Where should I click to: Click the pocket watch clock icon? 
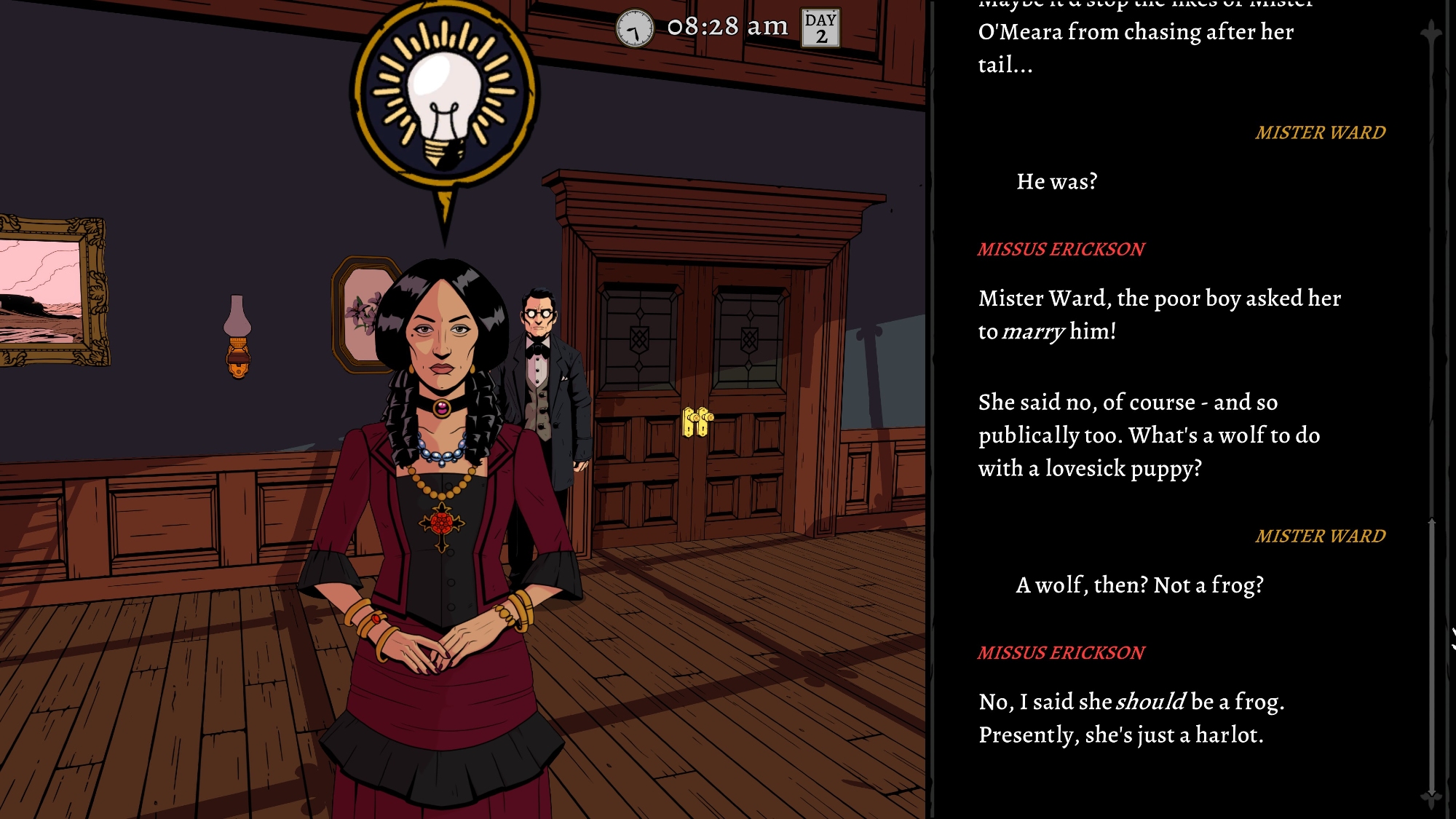click(635, 29)
